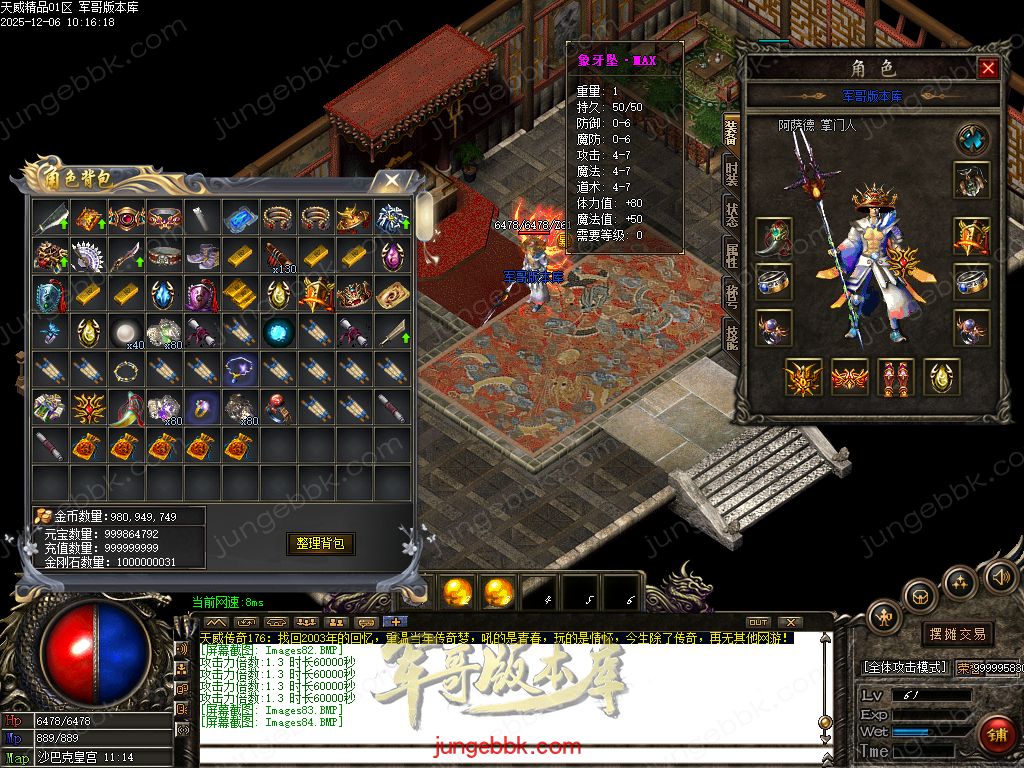This screenshot has width=1024, height=768.
Task: Close the 角色 character panel
Action: coord(988,68)
